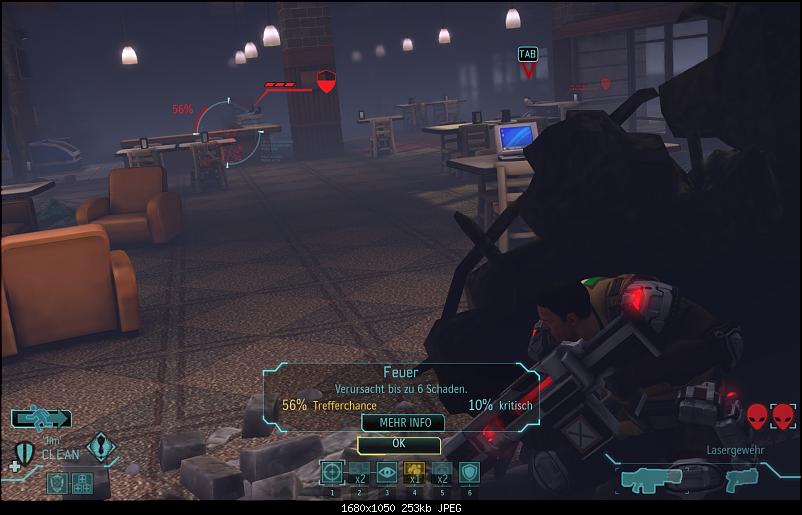Click the running soldier end-turn arrow

point(42,418)
